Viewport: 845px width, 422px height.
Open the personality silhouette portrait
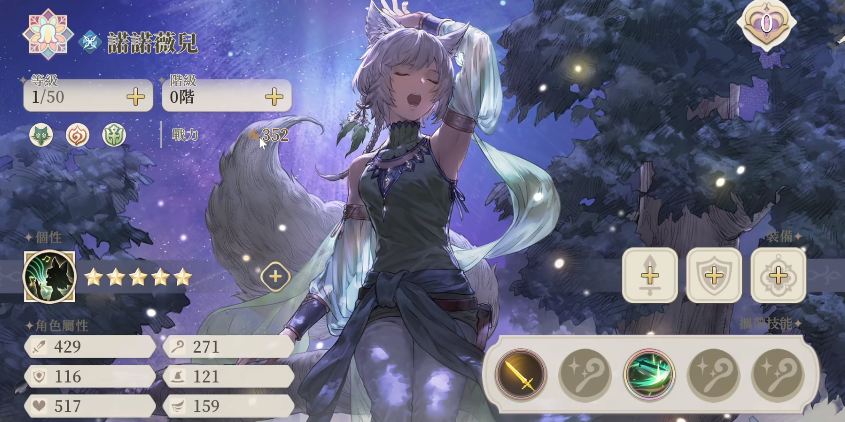50,276
